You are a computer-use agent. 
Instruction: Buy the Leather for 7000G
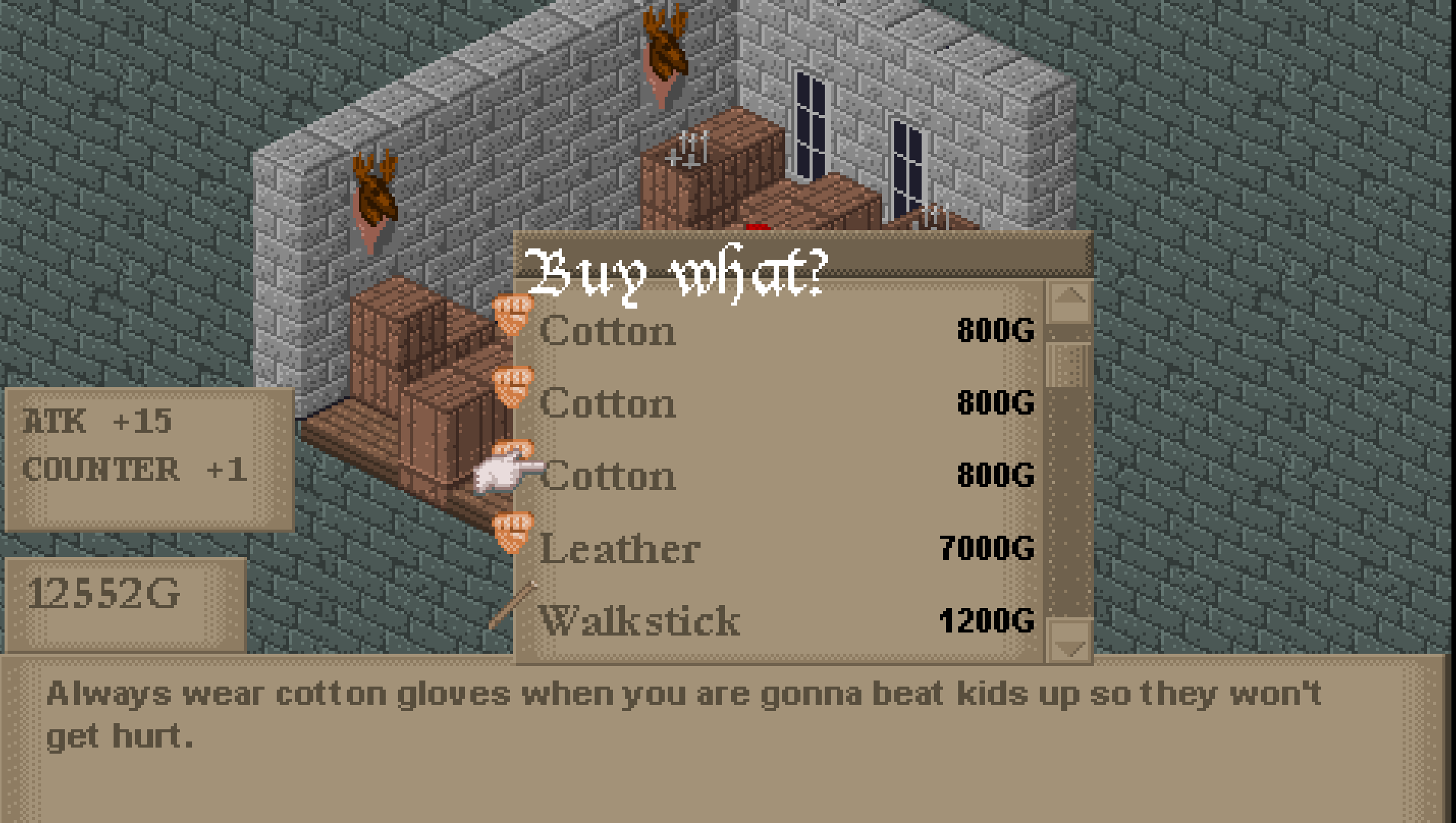tap(762, 546)
